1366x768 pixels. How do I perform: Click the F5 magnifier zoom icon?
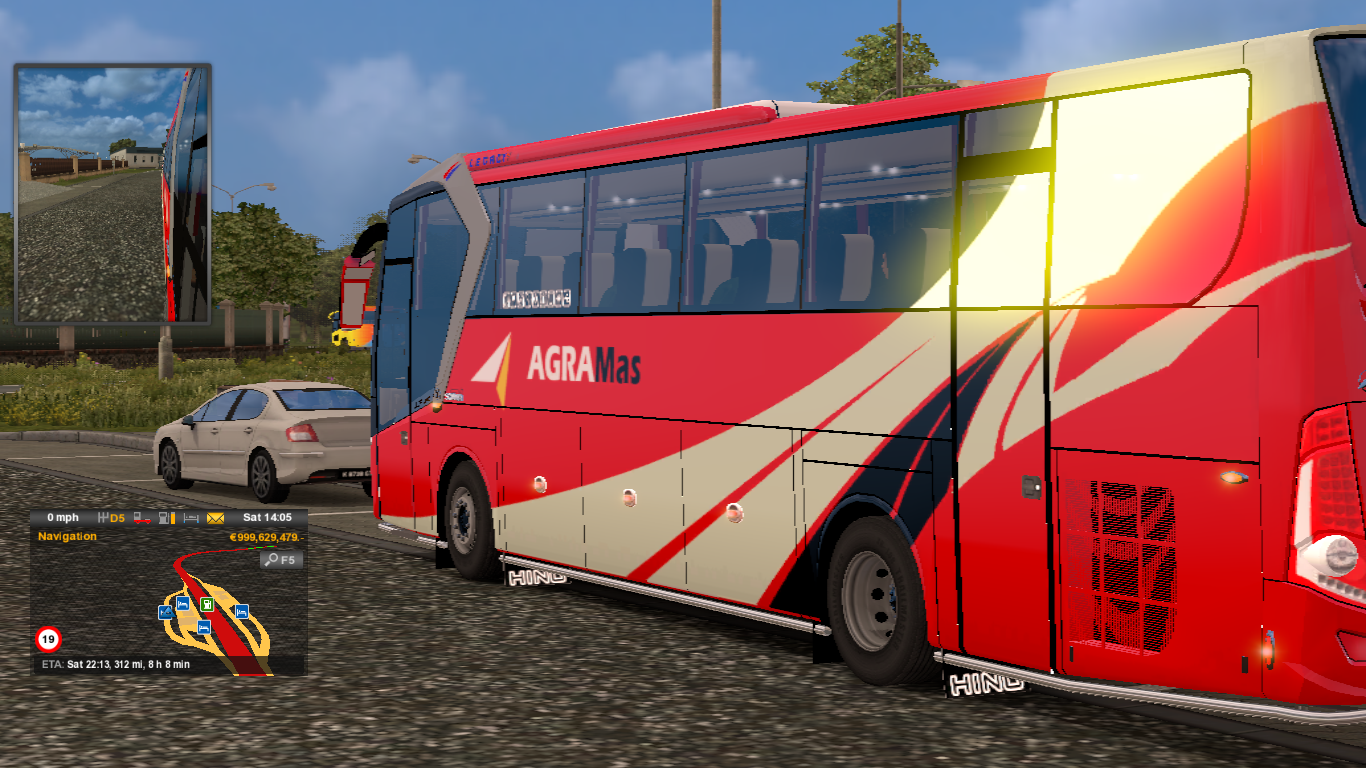coord(280,560)
